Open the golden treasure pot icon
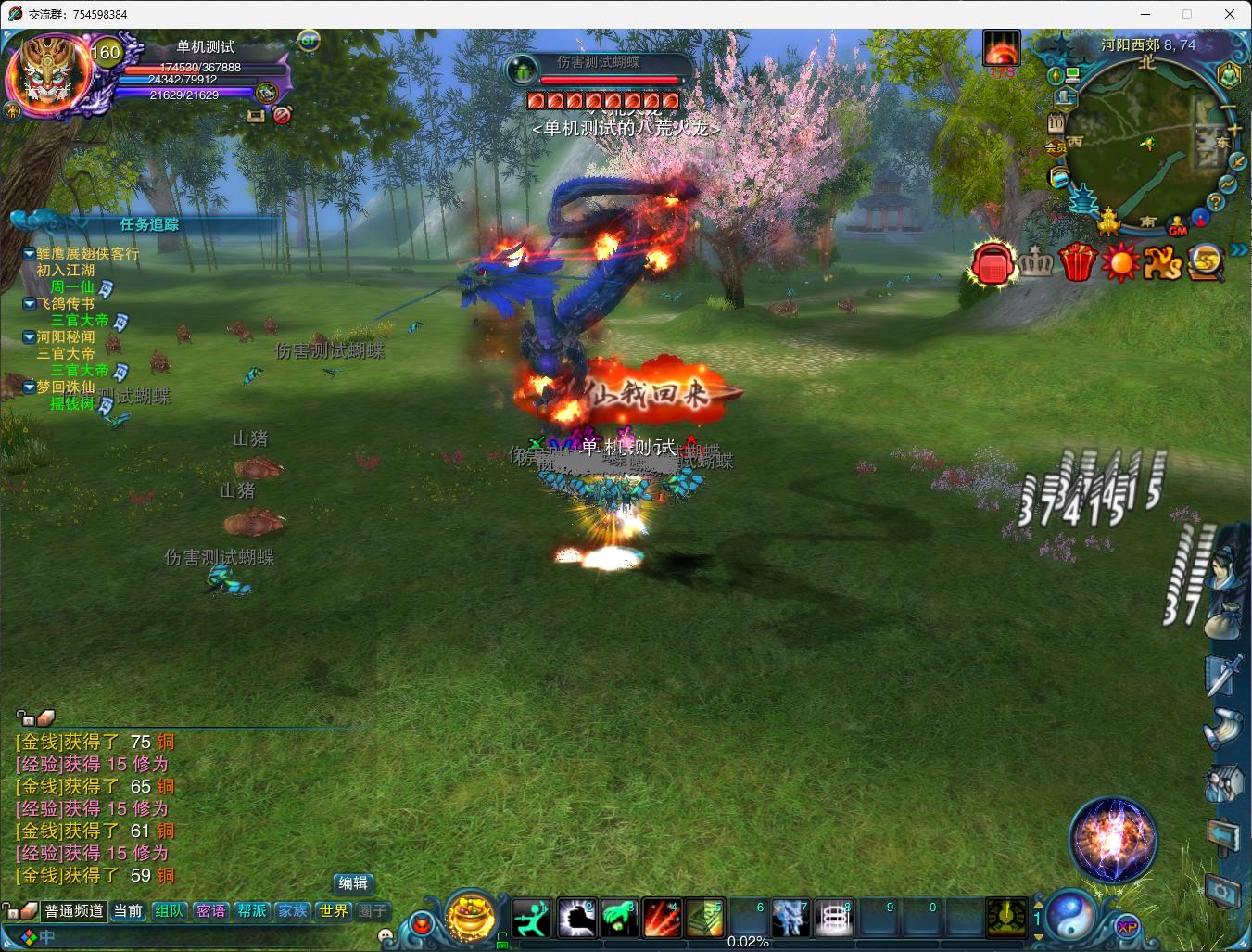1252x952 pixels. pos(472,915)
